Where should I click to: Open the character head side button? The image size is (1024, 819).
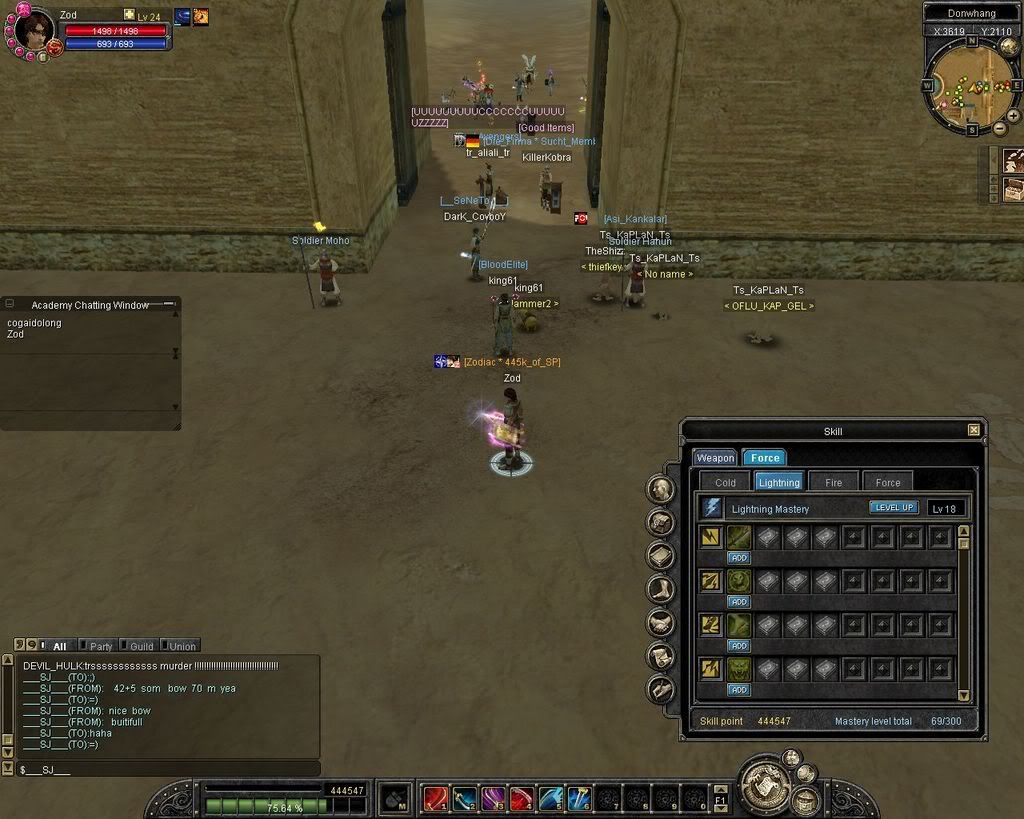click(660, 489)
